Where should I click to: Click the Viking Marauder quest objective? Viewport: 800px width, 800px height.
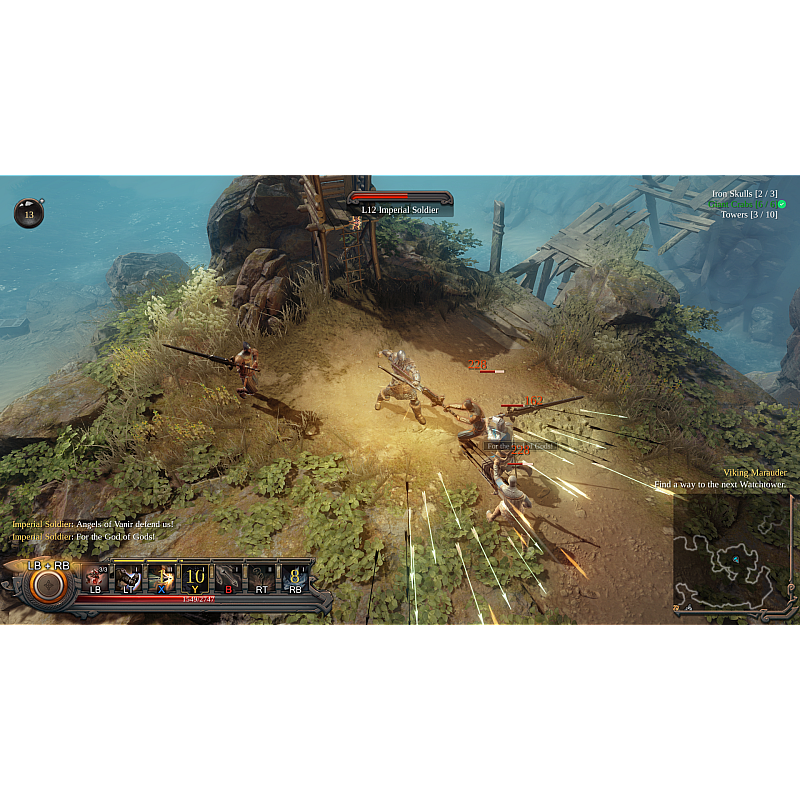click(x=754, y=472)
